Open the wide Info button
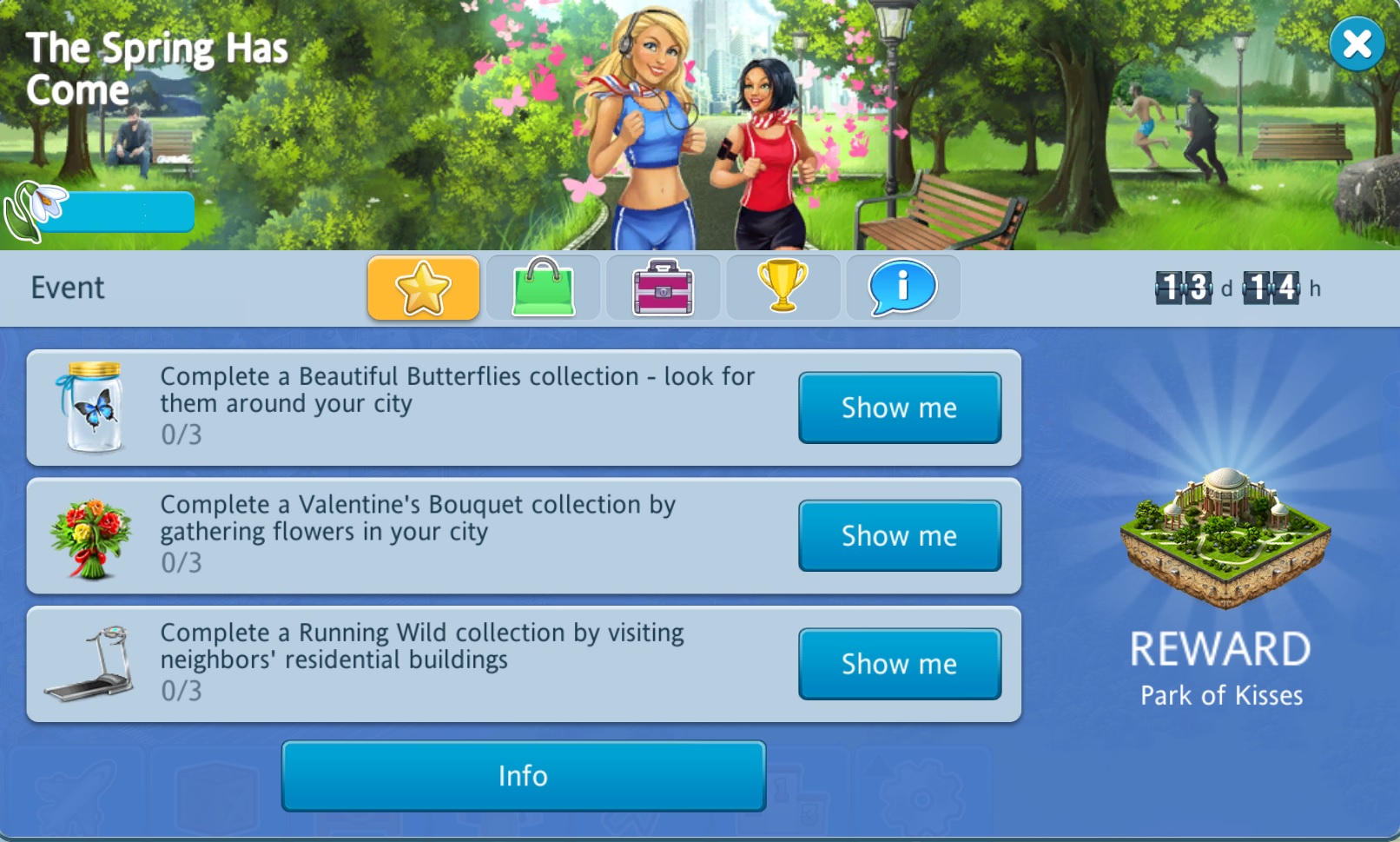1400x842 pixels. coord(523,775)
